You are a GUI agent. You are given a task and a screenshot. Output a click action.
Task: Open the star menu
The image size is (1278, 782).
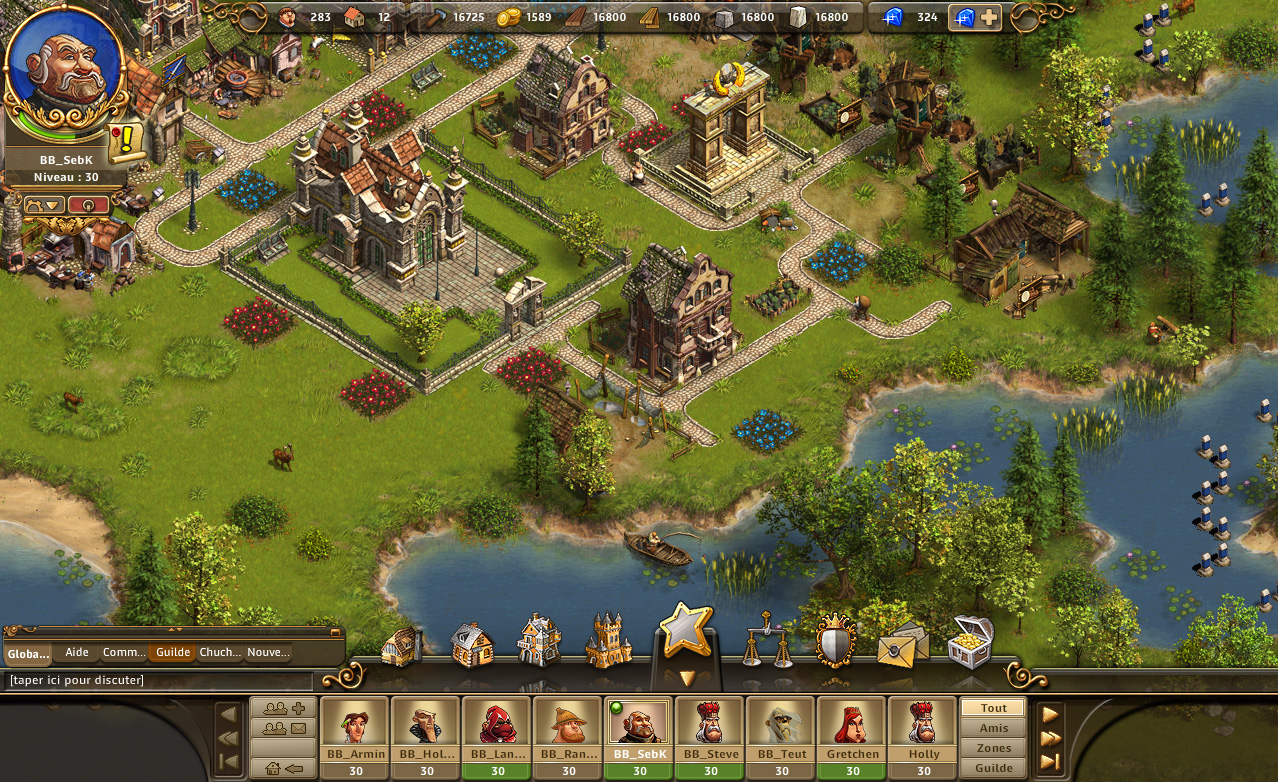pyautogui.click(x=686, y=632)
